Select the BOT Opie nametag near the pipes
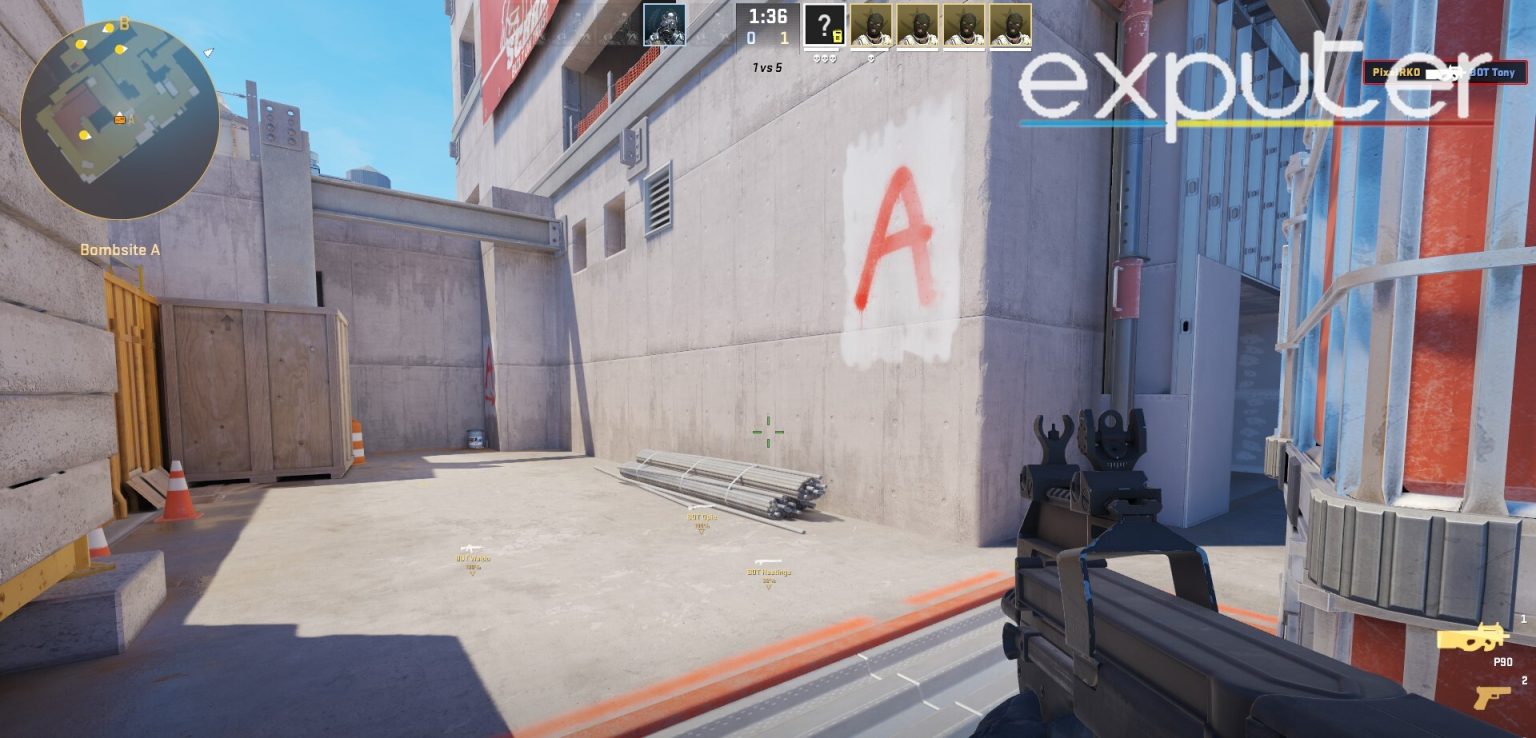The height and width of the screenshot is (738, 1536). [705, 517]
